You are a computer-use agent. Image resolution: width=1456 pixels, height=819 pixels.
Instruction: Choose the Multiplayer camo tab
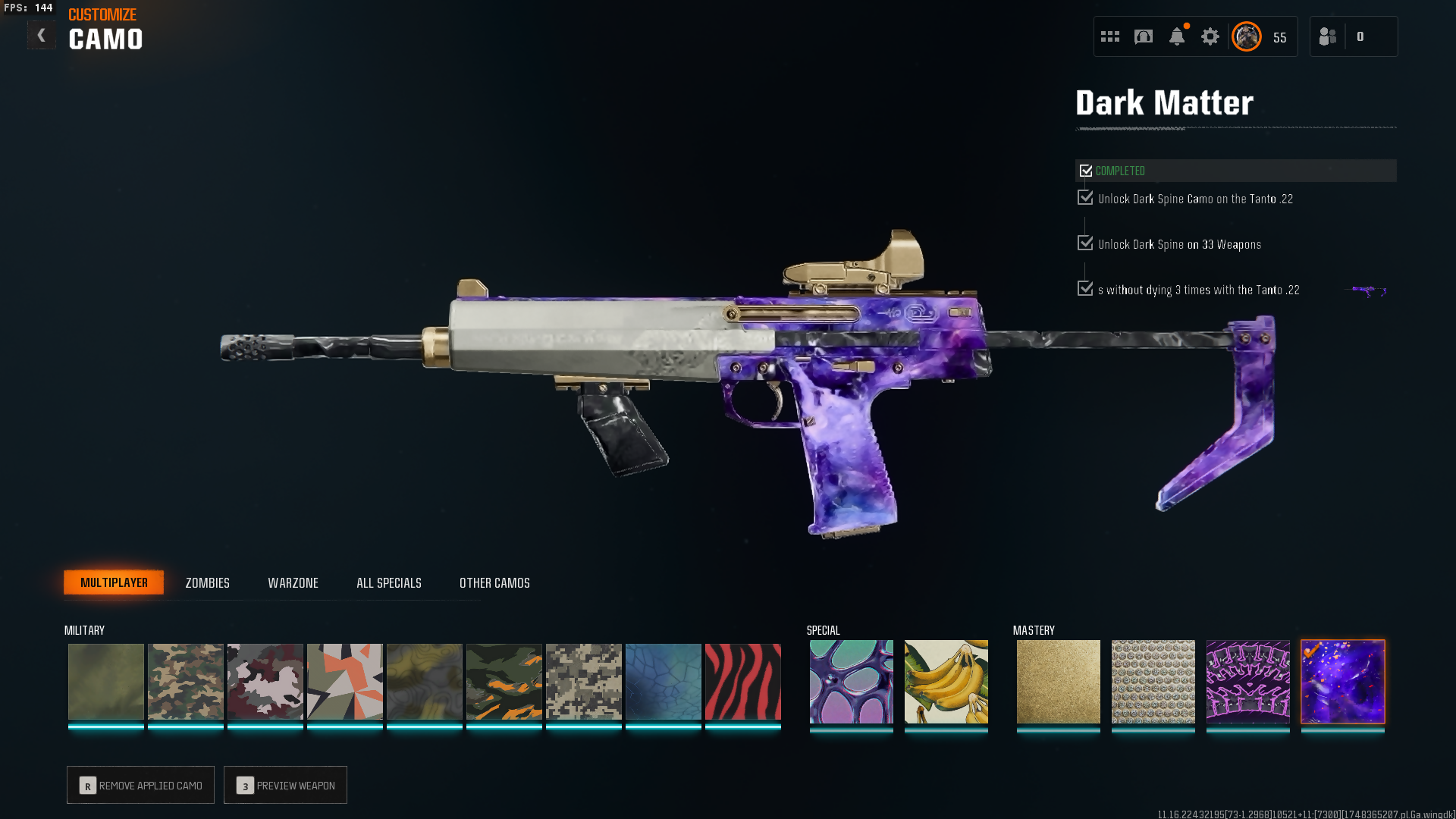[114, 582]
